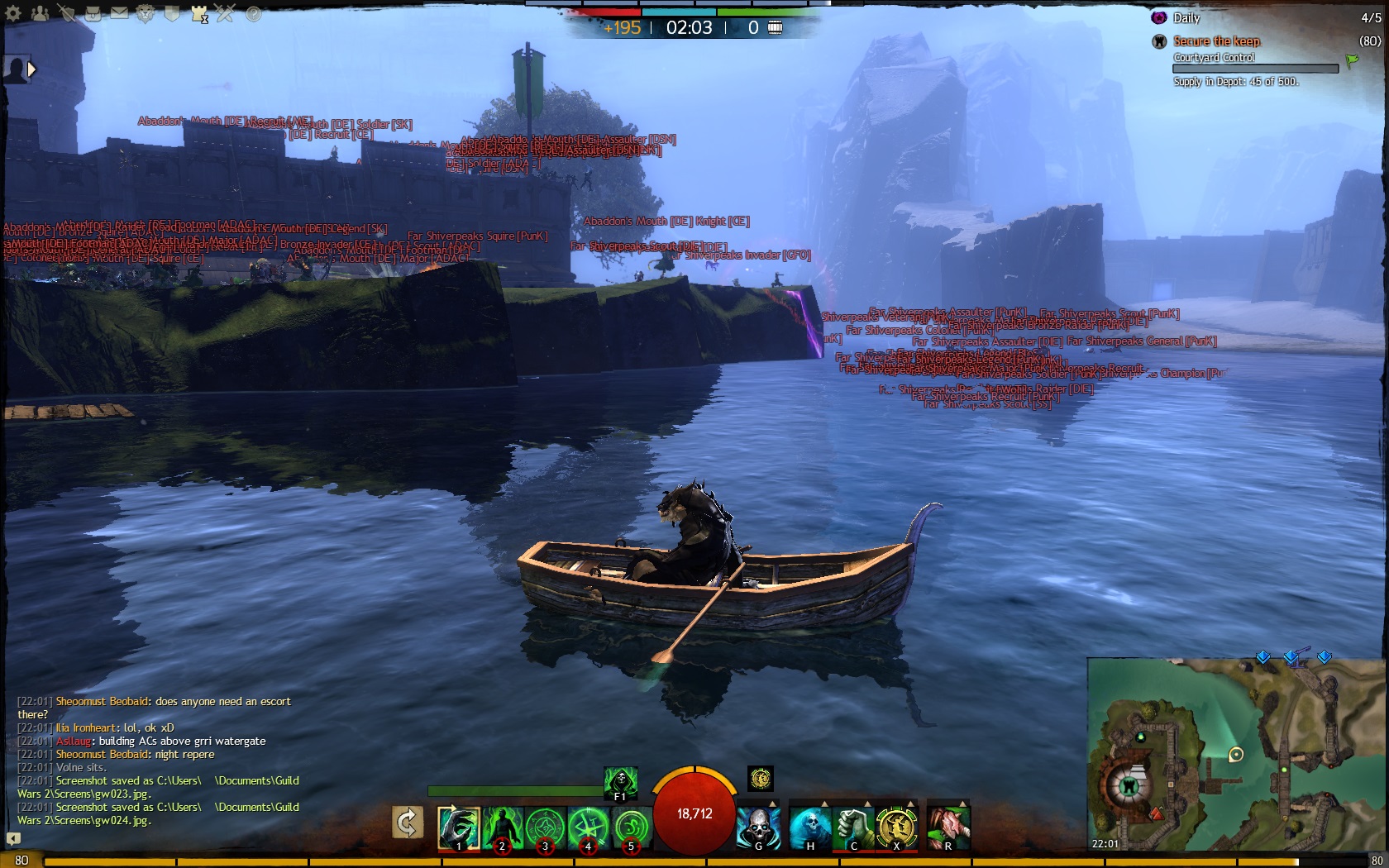Open the hero panel sword-and-shield icon

(x=66, y=13)
